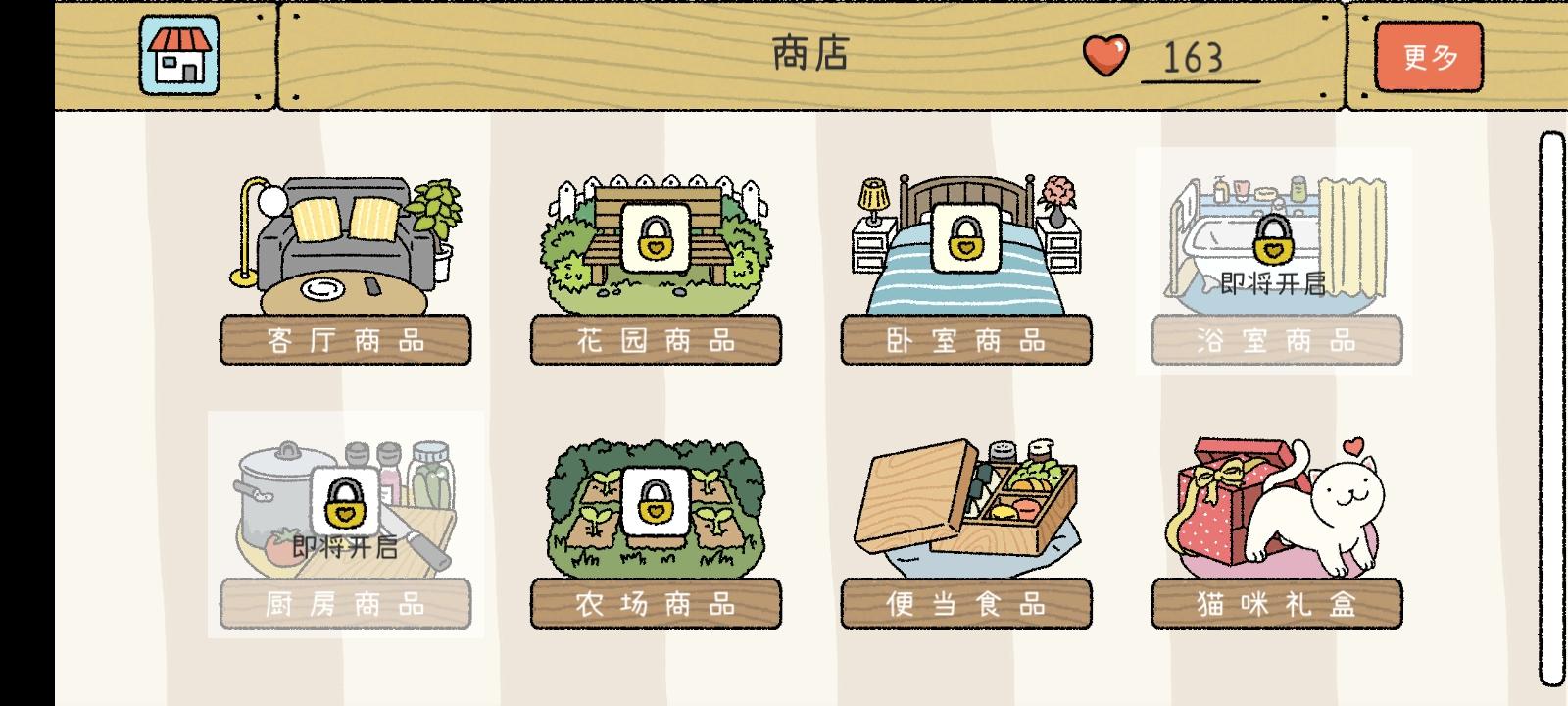Open 便当食品 shop section
The image size is (1568, 706).
[965, 606]
